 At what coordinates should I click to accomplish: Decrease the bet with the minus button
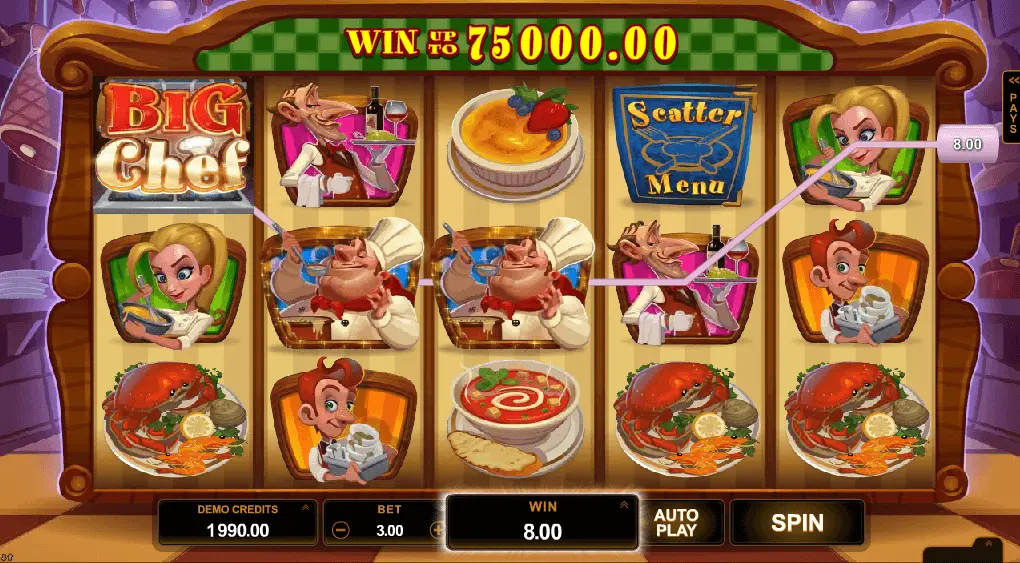(341, 530)
